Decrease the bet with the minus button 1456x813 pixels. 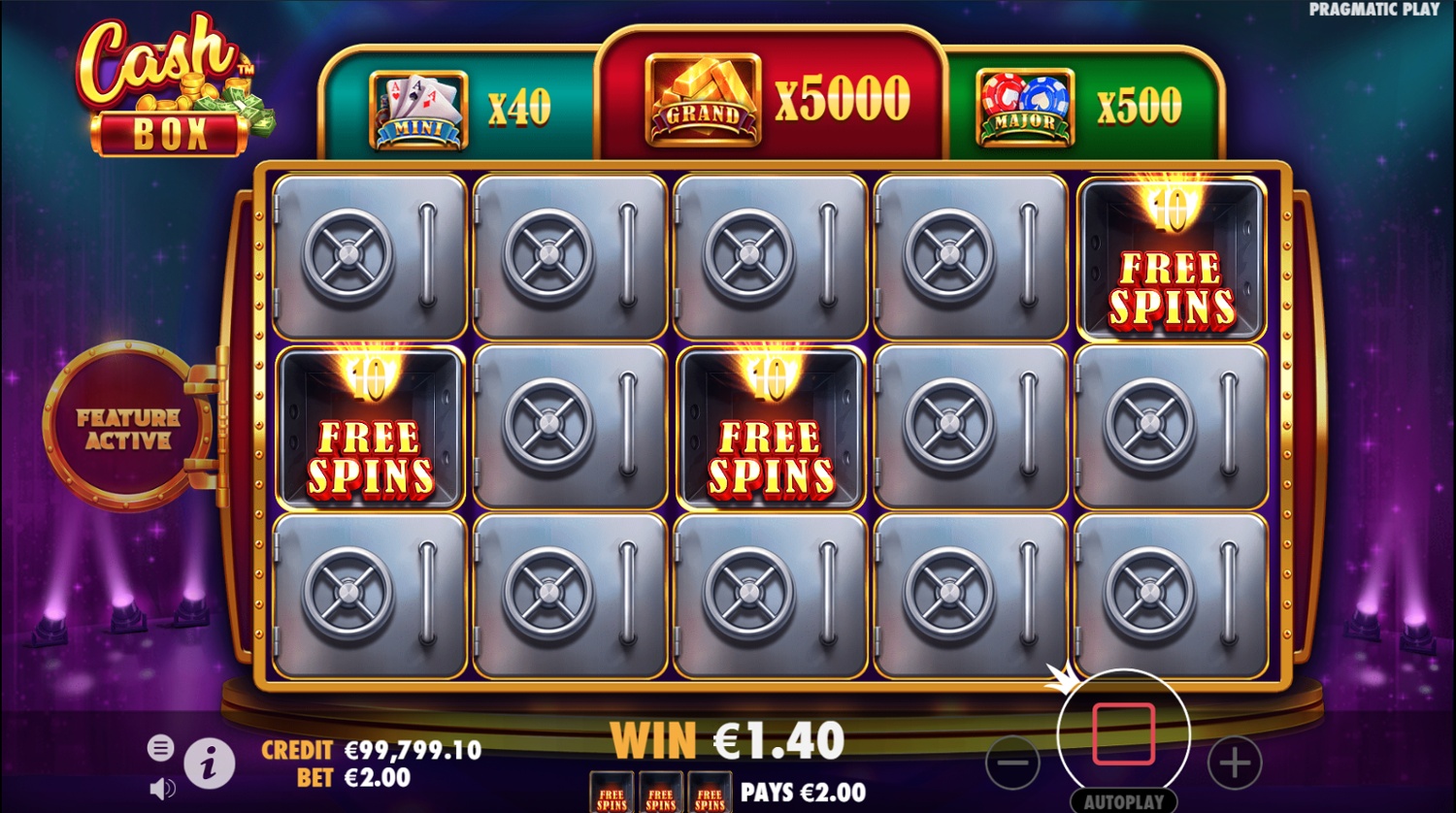point(1012,763)
